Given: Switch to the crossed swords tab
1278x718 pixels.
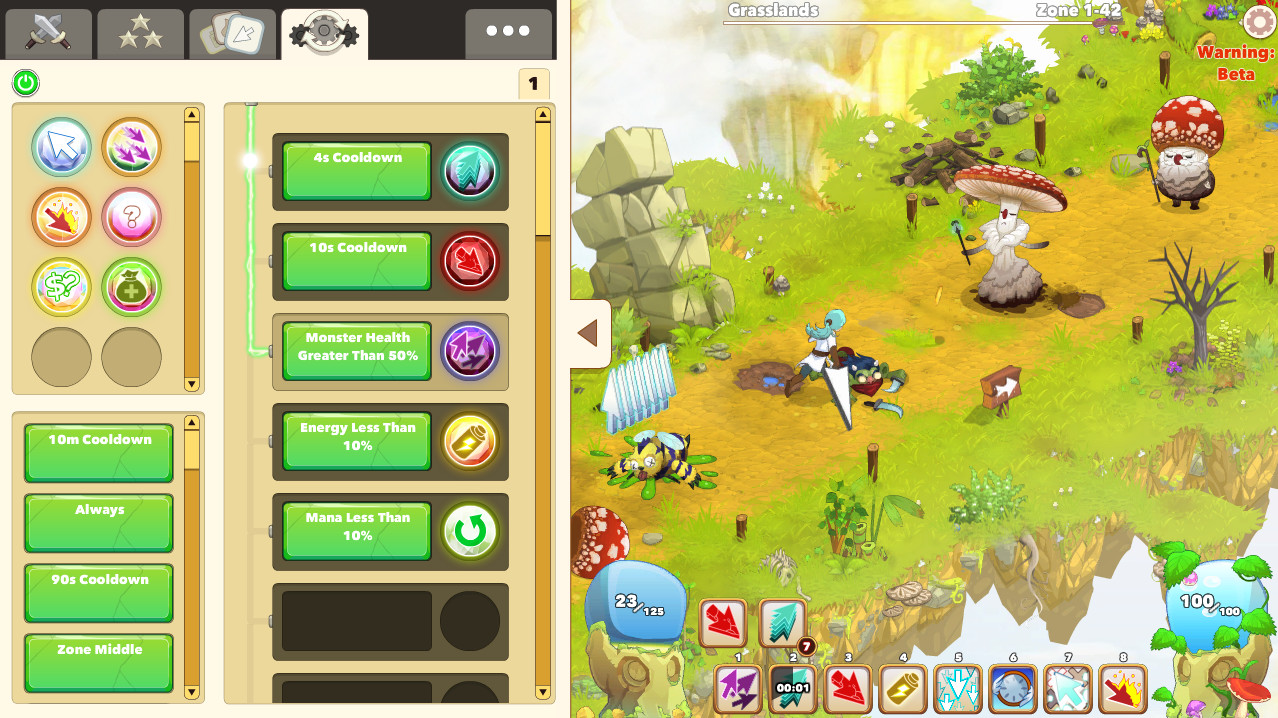Looking at the screenshot, I should point(49,35).
